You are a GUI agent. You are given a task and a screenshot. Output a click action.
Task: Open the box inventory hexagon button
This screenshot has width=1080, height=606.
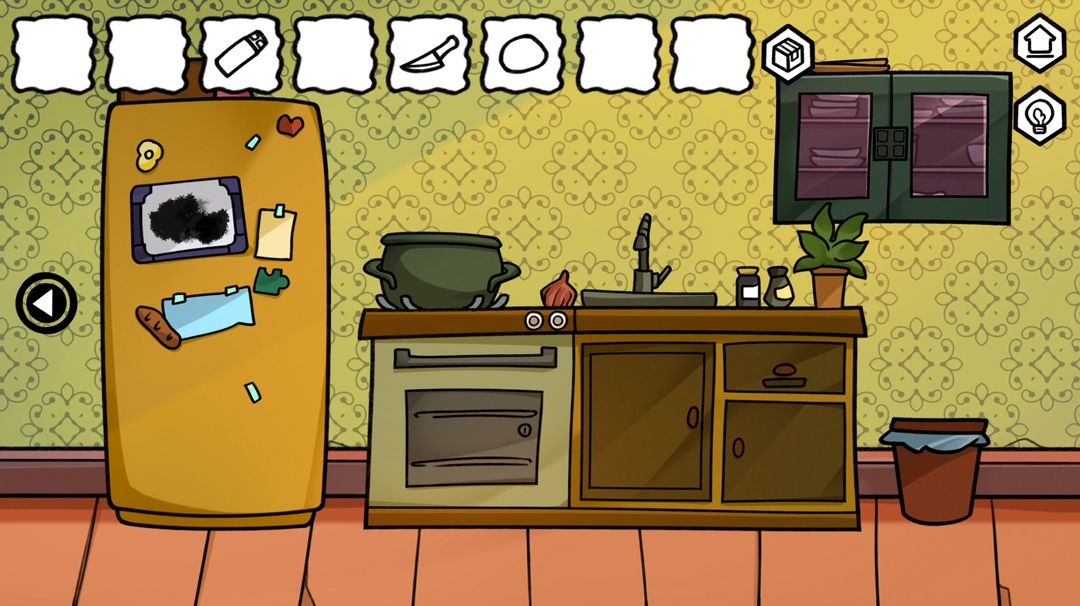pyautogui.click(x=788, y=54)
